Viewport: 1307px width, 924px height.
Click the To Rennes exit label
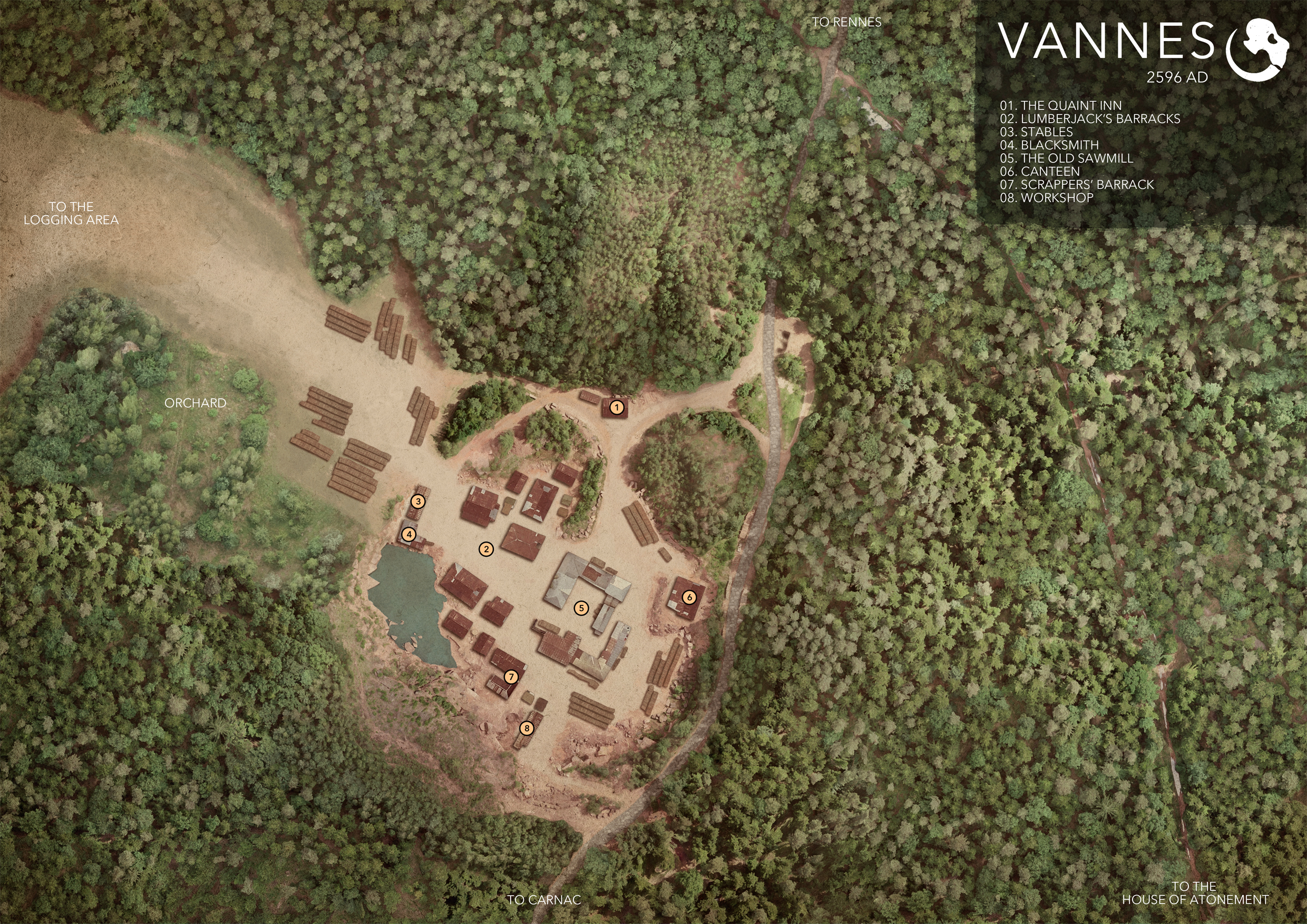(x=846, y=22)
